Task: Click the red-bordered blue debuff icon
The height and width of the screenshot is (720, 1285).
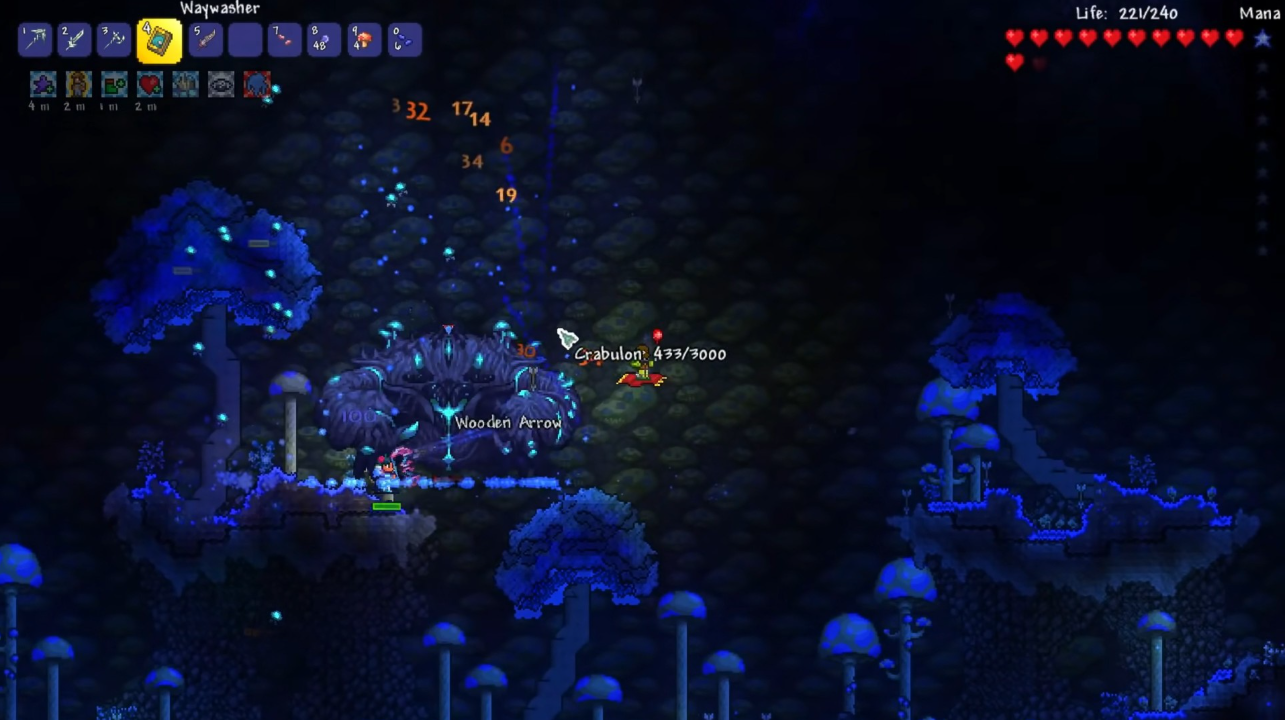Action: [x=257, y=84]
